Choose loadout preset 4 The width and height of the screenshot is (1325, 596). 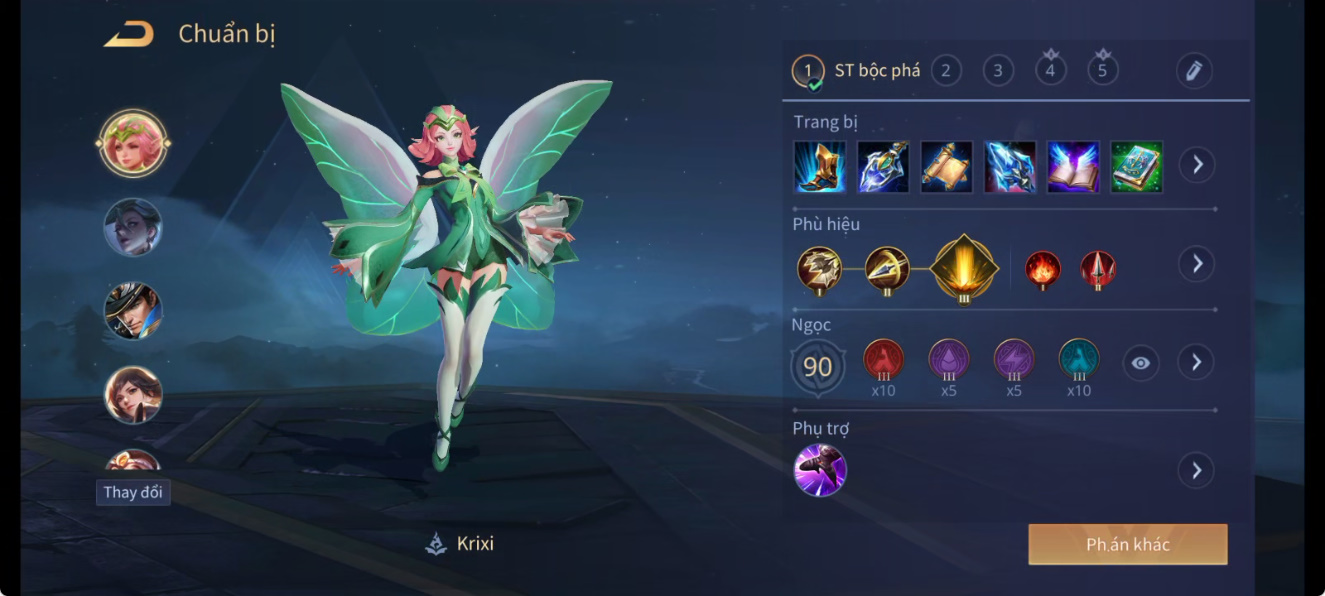click(x=1050, y=70)
